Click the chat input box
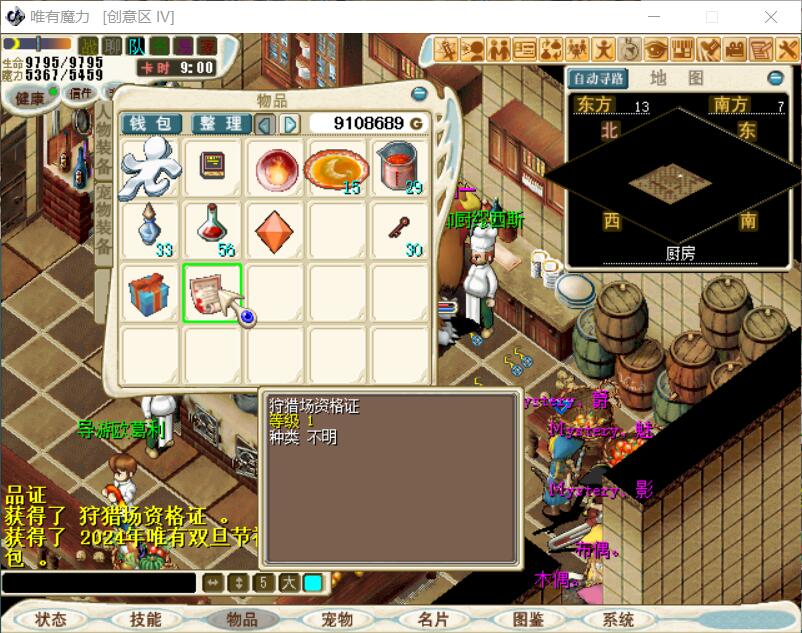The image size is (802, 633). pos(98,582)
